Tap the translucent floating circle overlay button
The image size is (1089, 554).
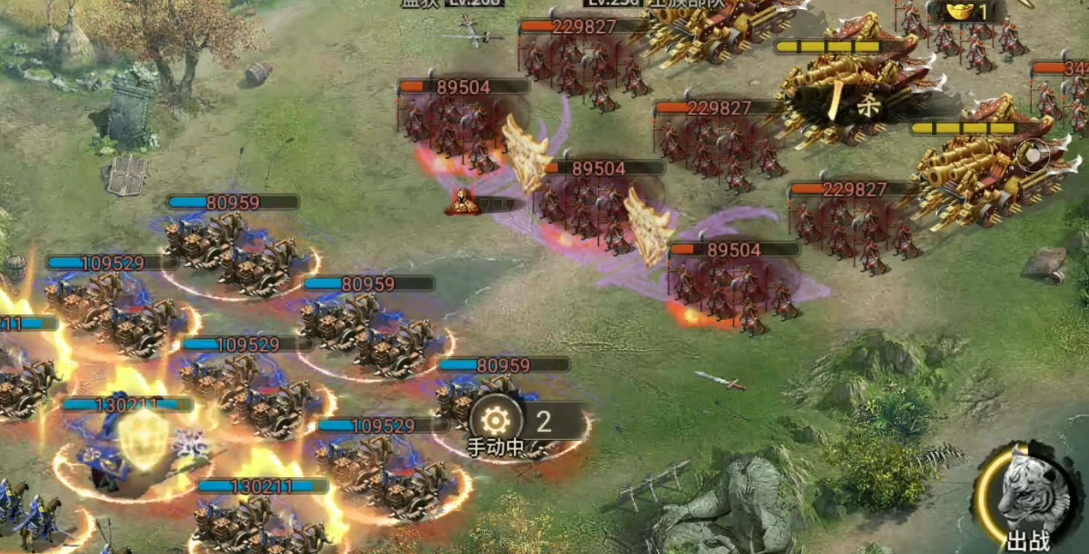pos(1033,155)
